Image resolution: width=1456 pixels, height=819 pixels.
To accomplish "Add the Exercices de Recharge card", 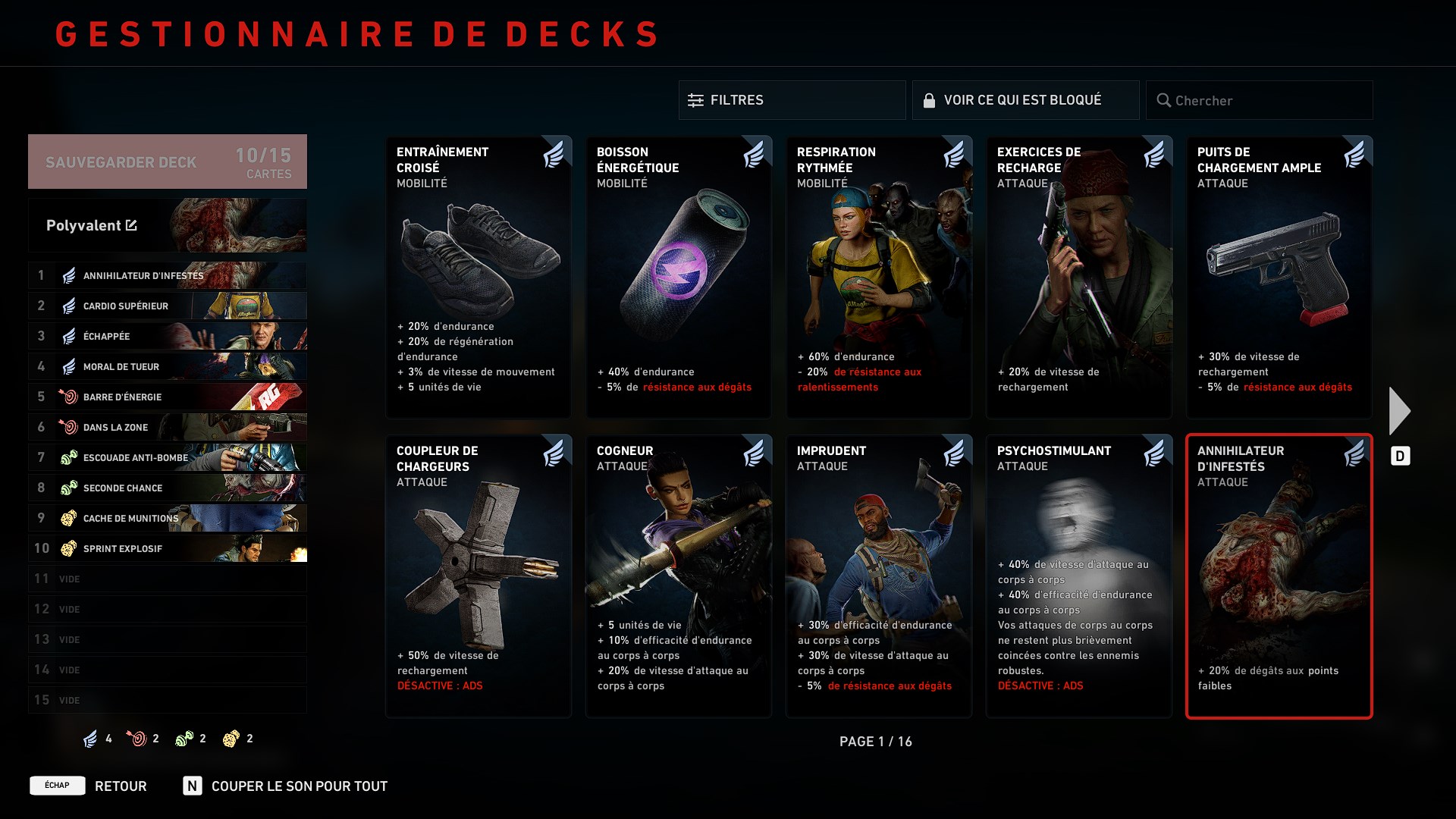I will pos(1079,277).
